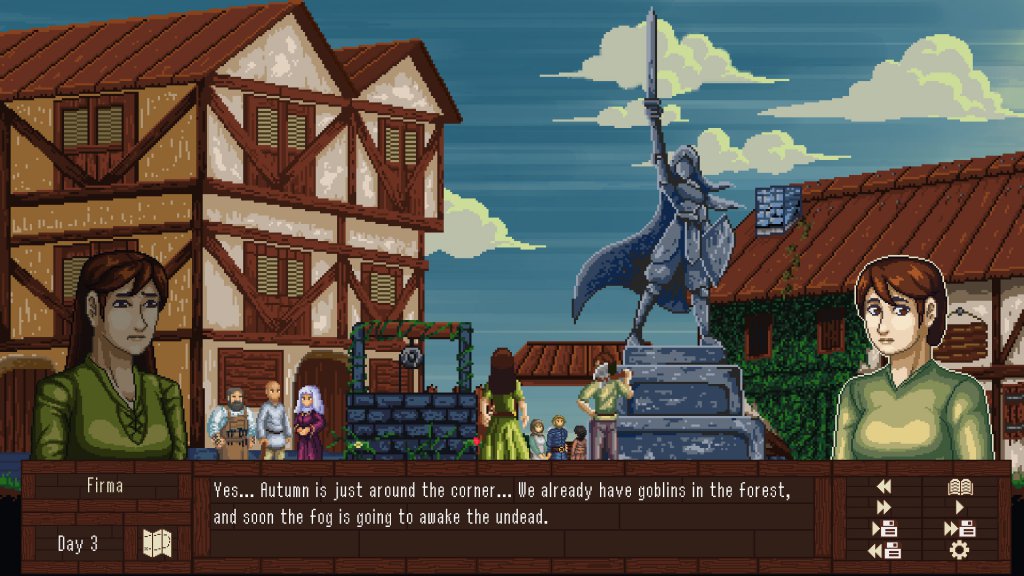Image resolution: width=1024 pixels, height=576 pixels.
Task: Click the single-arrow play button
Action: [960, 508]
